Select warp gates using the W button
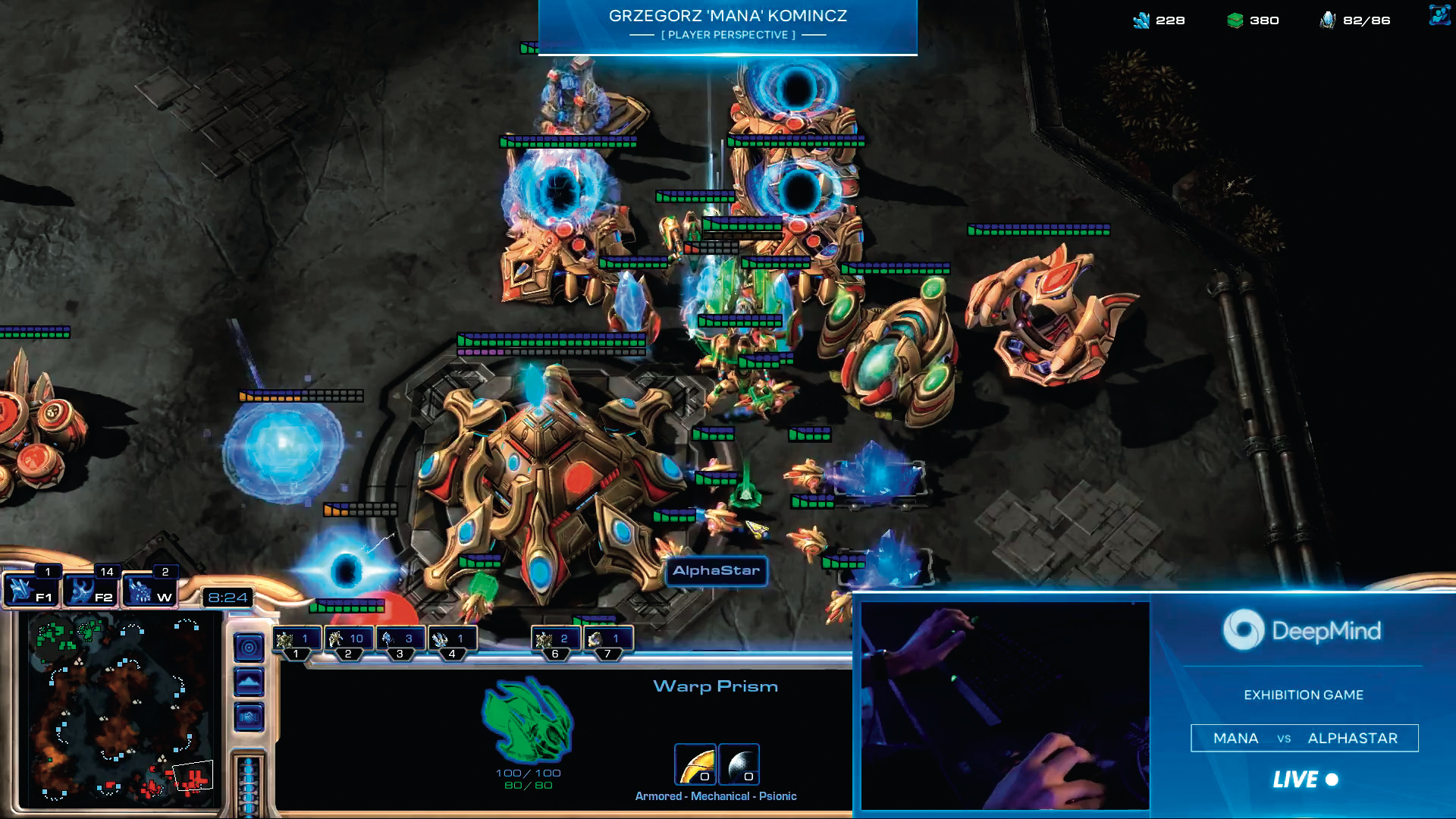This screenshot has height=819, width=1456. pyautogui.click(x=149, y=591)
